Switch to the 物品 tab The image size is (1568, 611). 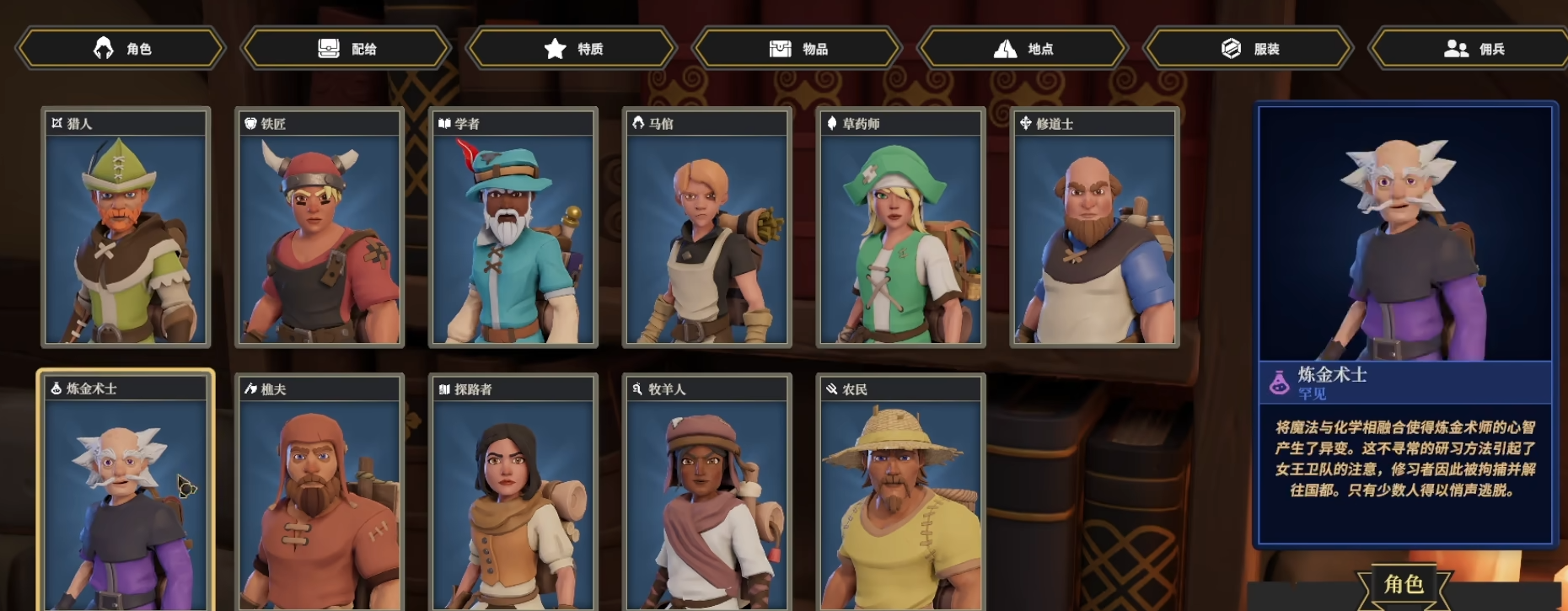[x=797, y=49]
